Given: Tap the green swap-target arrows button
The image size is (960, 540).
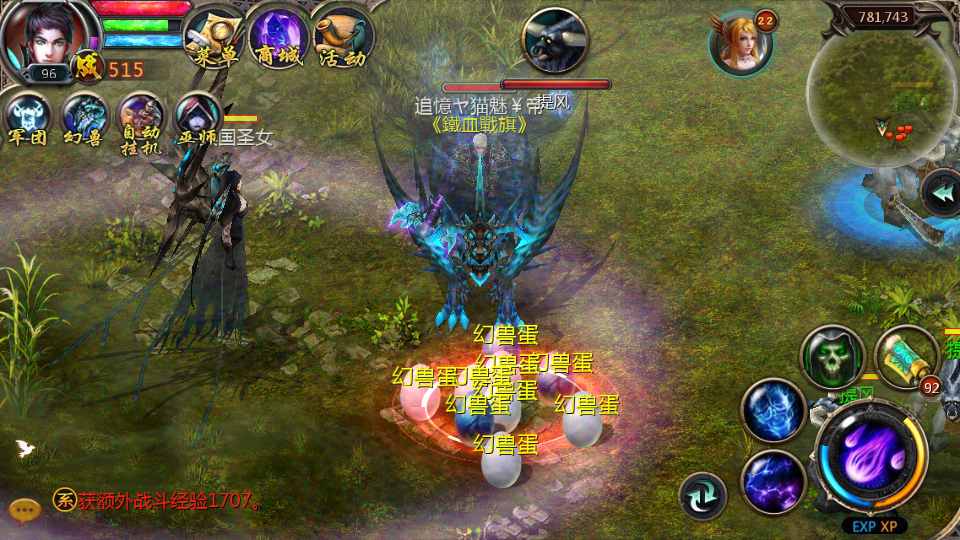Looking at the screenshot, I should coord(702,495).
